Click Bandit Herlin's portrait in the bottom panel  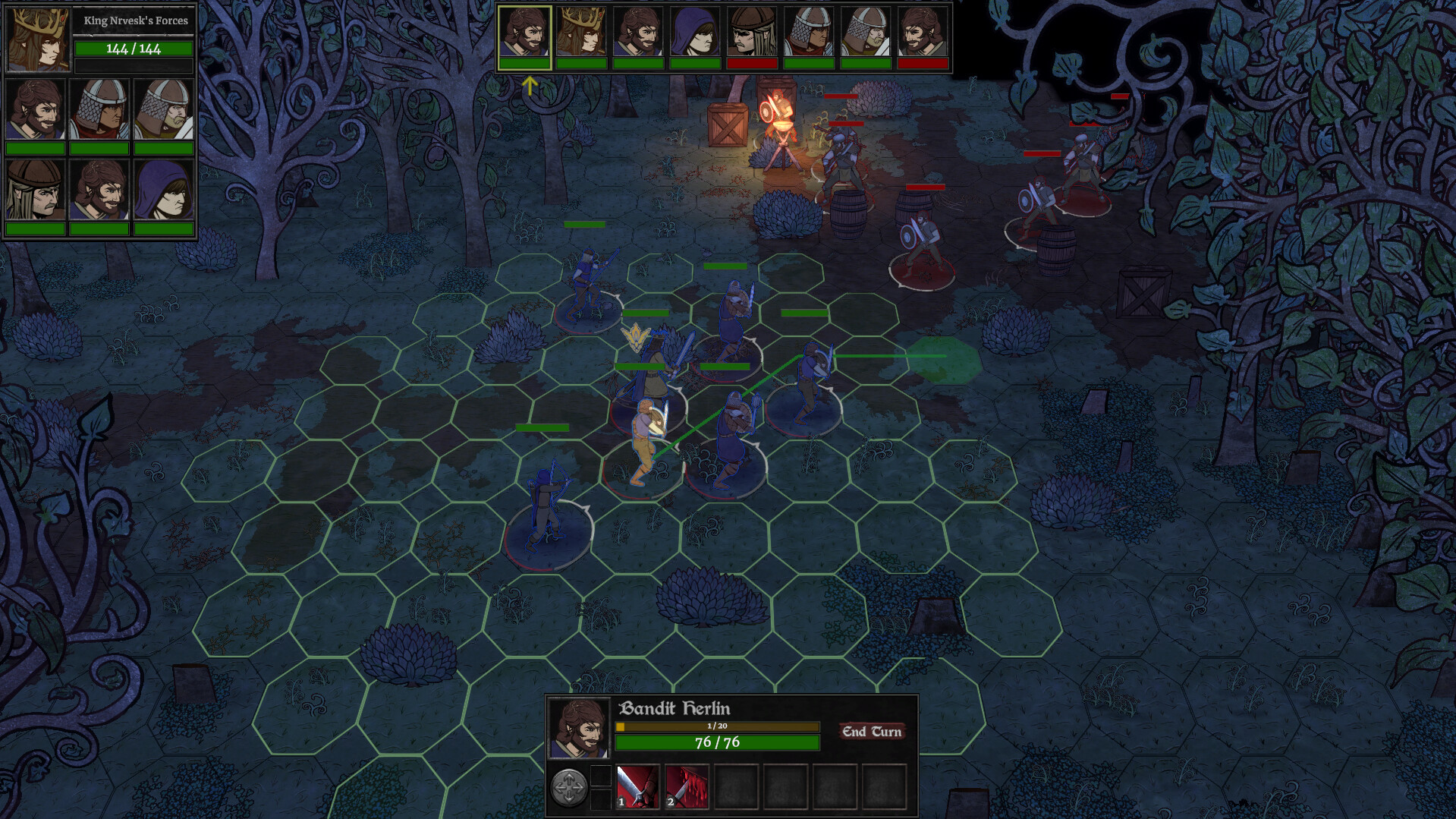coord(579,729)
